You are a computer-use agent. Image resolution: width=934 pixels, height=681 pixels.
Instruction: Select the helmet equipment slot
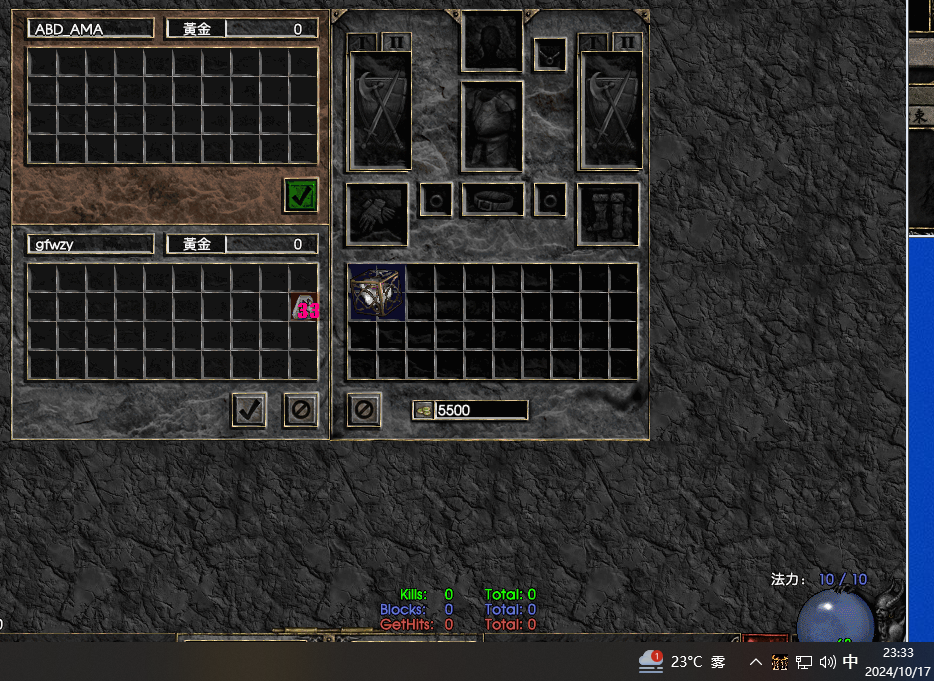click(x=492, y=41)
